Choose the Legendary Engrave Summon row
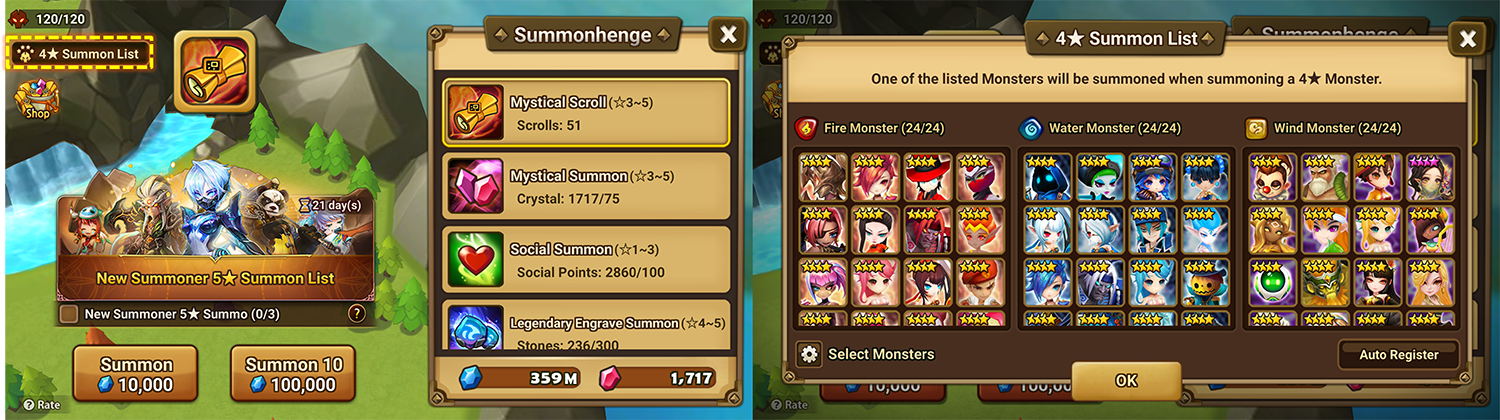This screenshot has height=420, width=1500. click(x=586, y=328)
